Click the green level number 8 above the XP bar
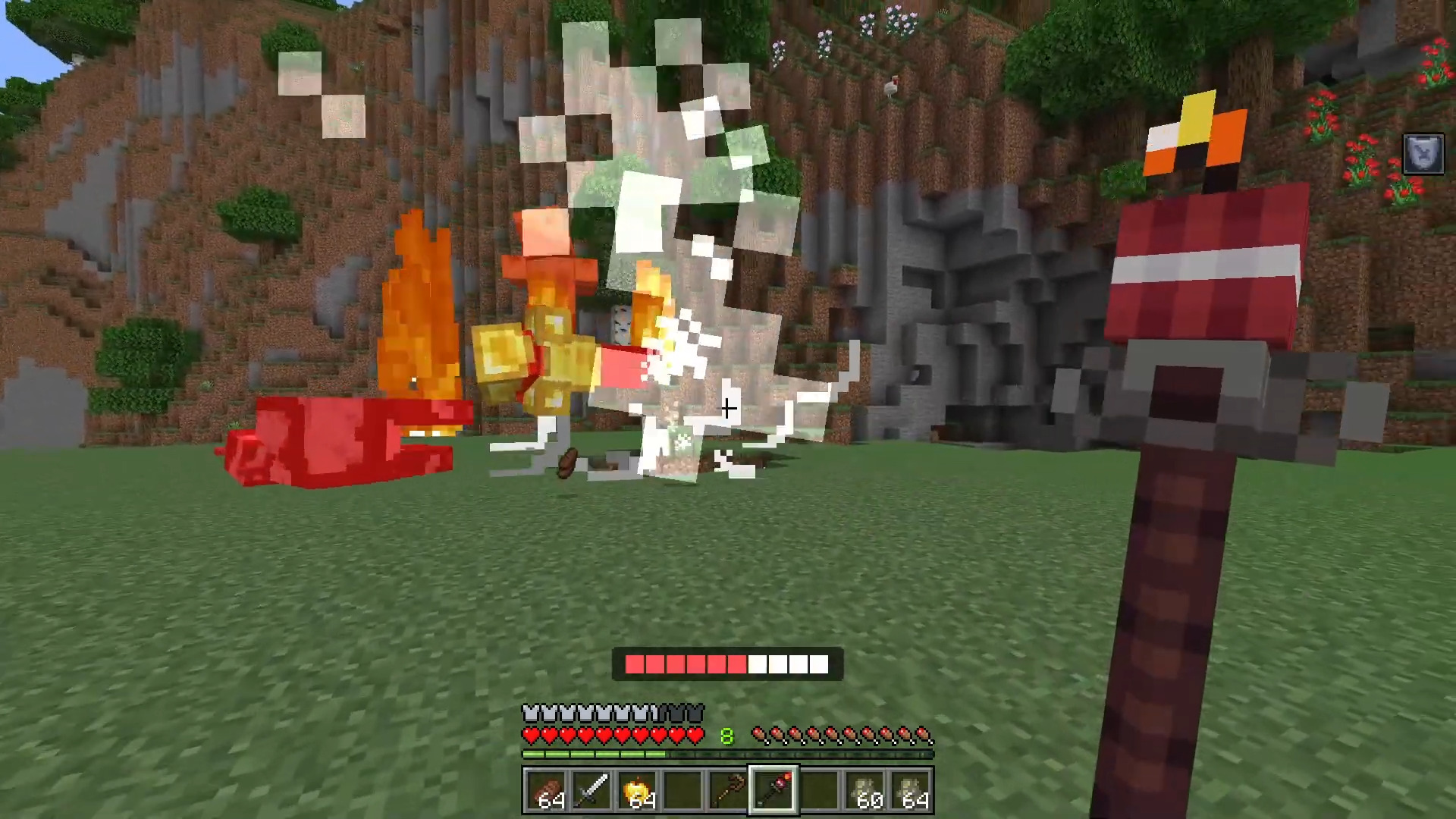Image resolution: width=1456 pixels, height=819 pixels. point(726,734)
